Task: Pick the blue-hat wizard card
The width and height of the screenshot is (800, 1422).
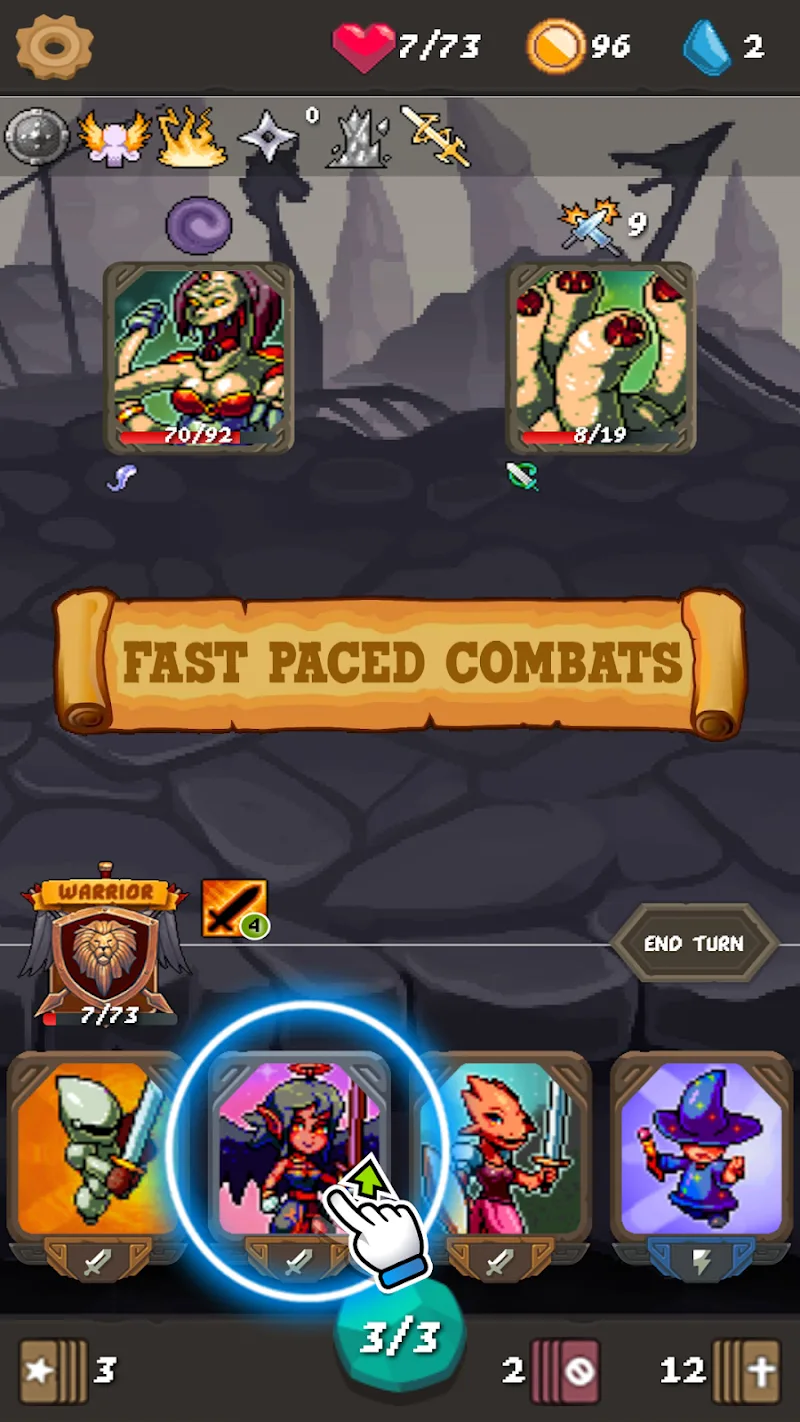Action: 701,1150
